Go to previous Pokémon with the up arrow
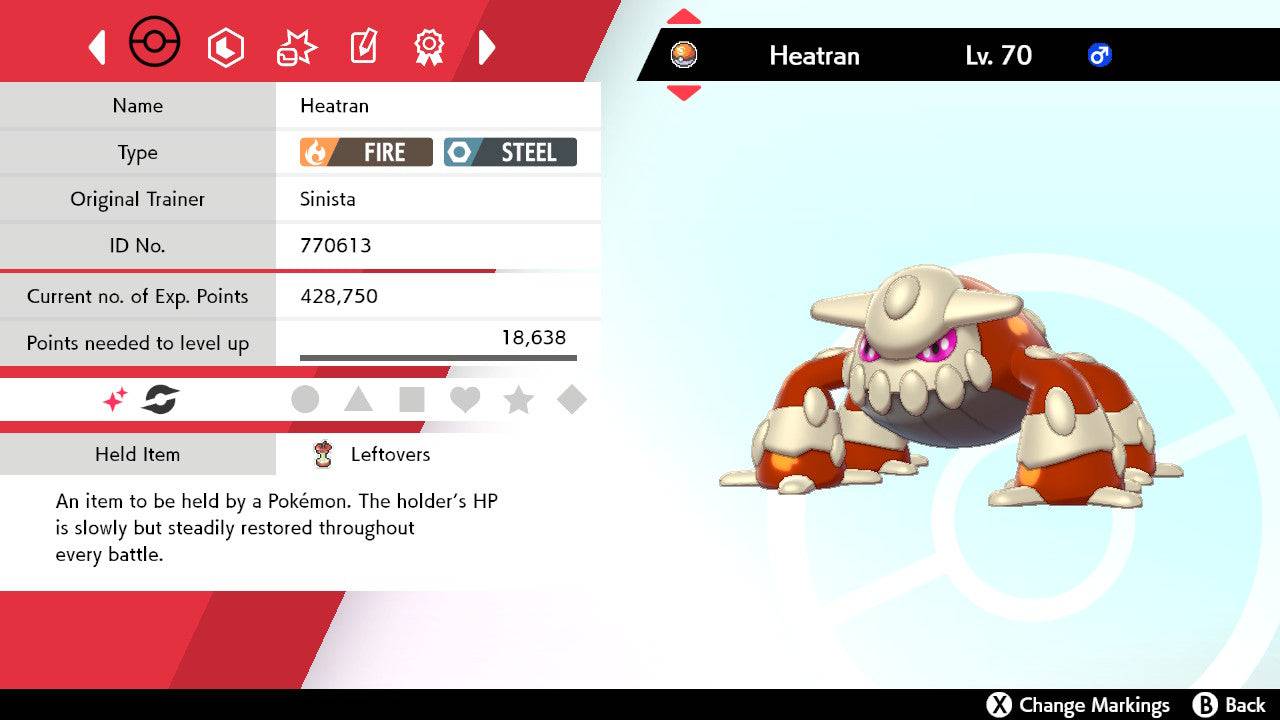This screenshot has width=1280, height=720. (x=683, y=17)
